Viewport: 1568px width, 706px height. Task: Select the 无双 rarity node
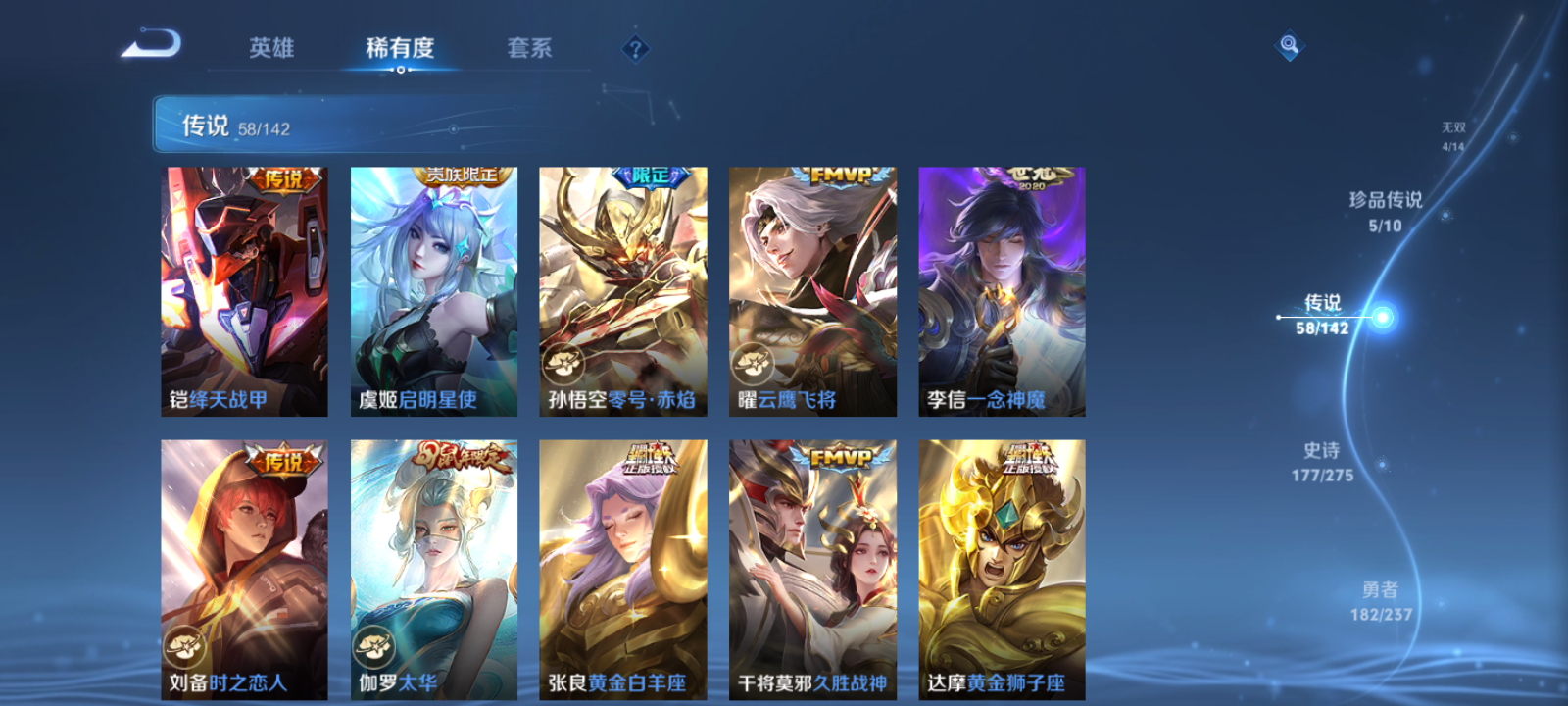(x=1453, y=132)
